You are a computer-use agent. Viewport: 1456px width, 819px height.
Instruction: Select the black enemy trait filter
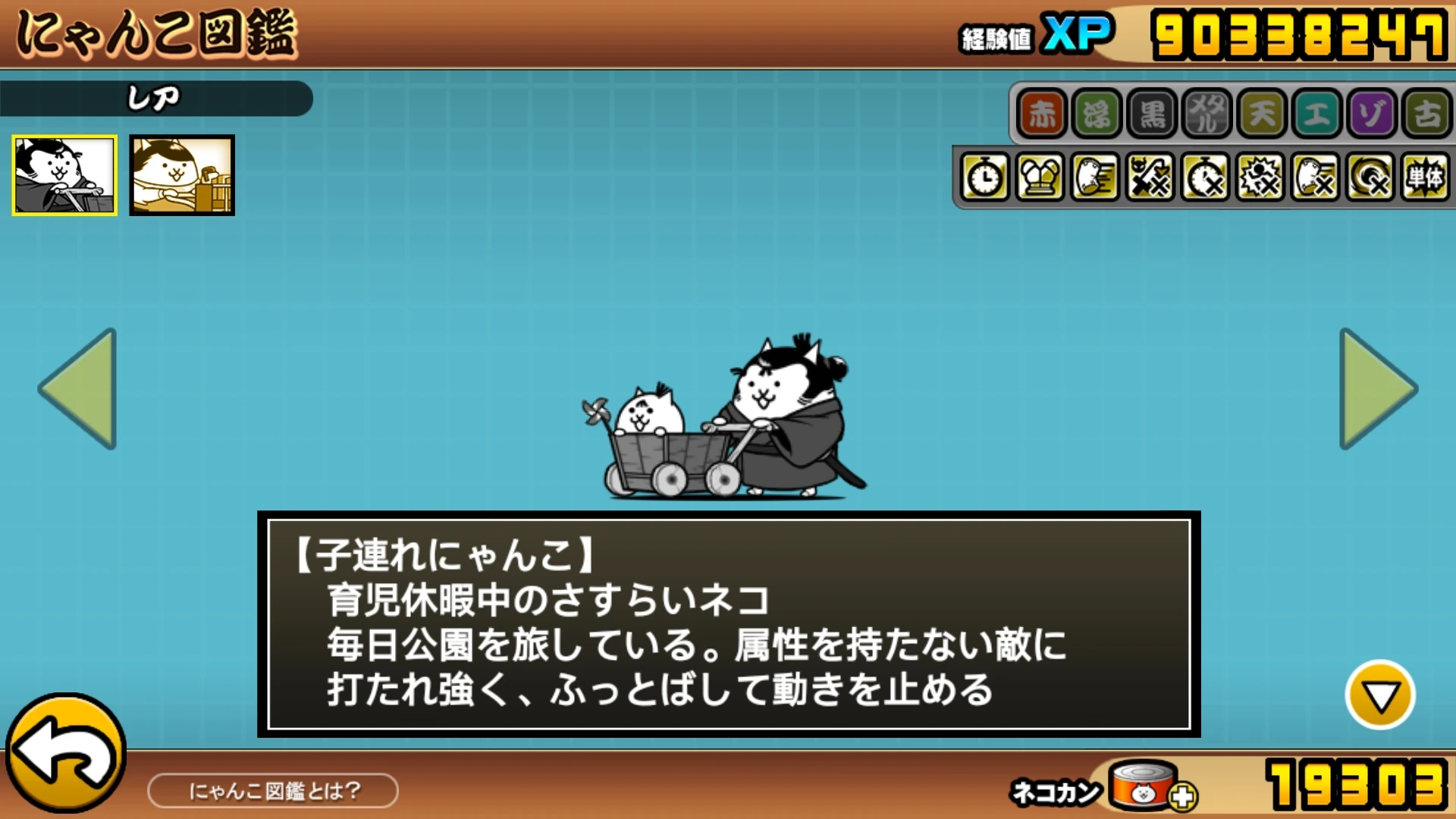pyautogui.click(x=1151, y=115)
